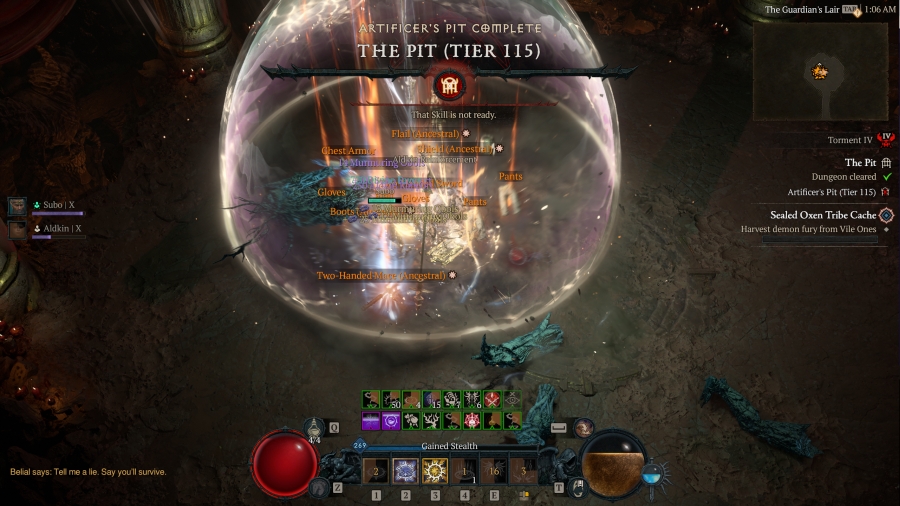The height and width of the screenshot is (506, 900).
Task: Use the healing potion icon
Action: point(315,428)
